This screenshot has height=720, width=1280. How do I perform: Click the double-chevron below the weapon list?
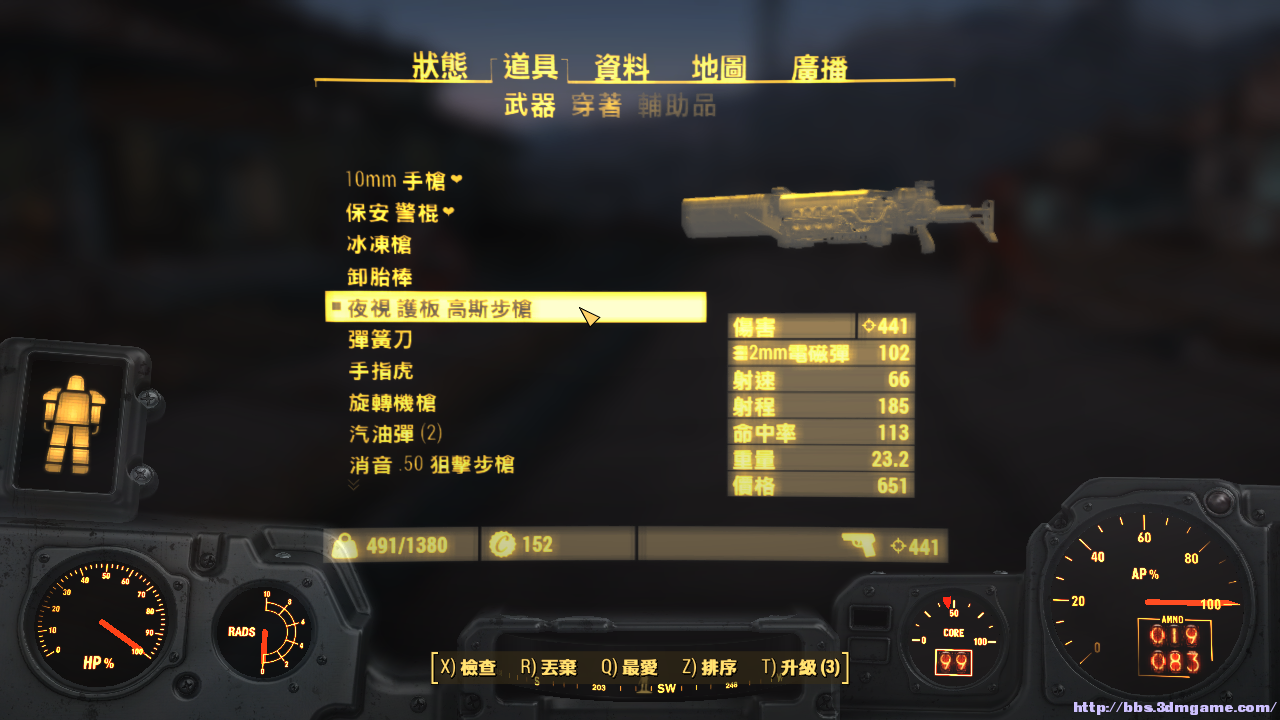pos(354,484)
